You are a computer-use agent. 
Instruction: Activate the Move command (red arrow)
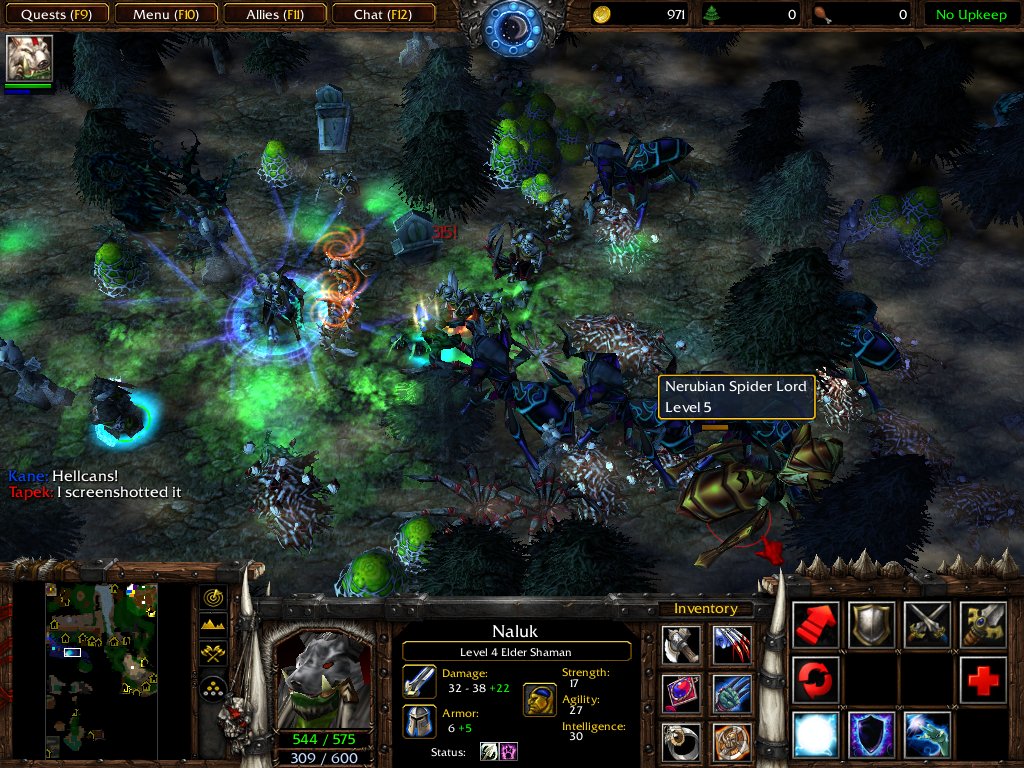point(815,625)
